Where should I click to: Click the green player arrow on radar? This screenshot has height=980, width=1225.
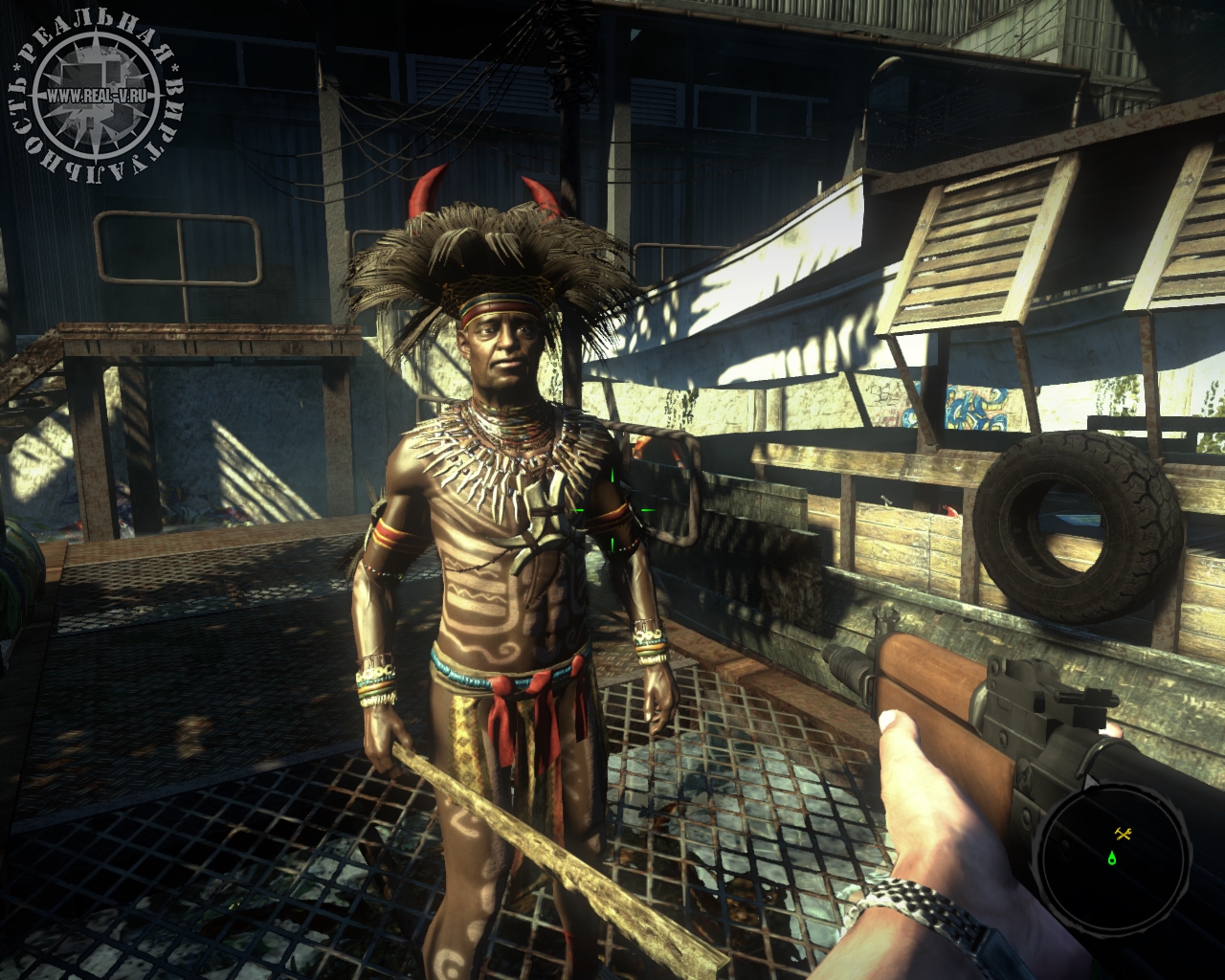tap(1112, 857)
